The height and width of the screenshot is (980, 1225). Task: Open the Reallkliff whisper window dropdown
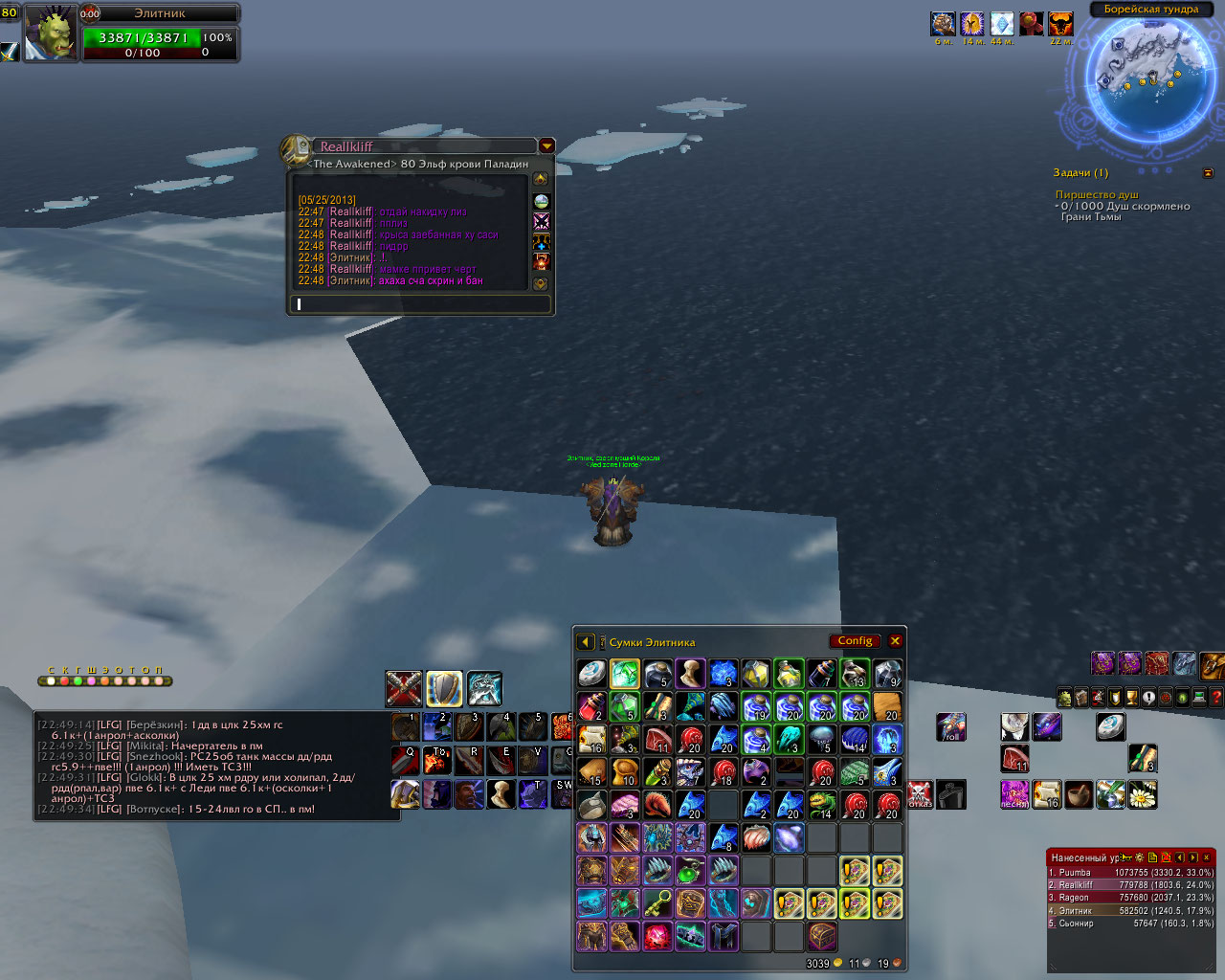click(546, 146)
